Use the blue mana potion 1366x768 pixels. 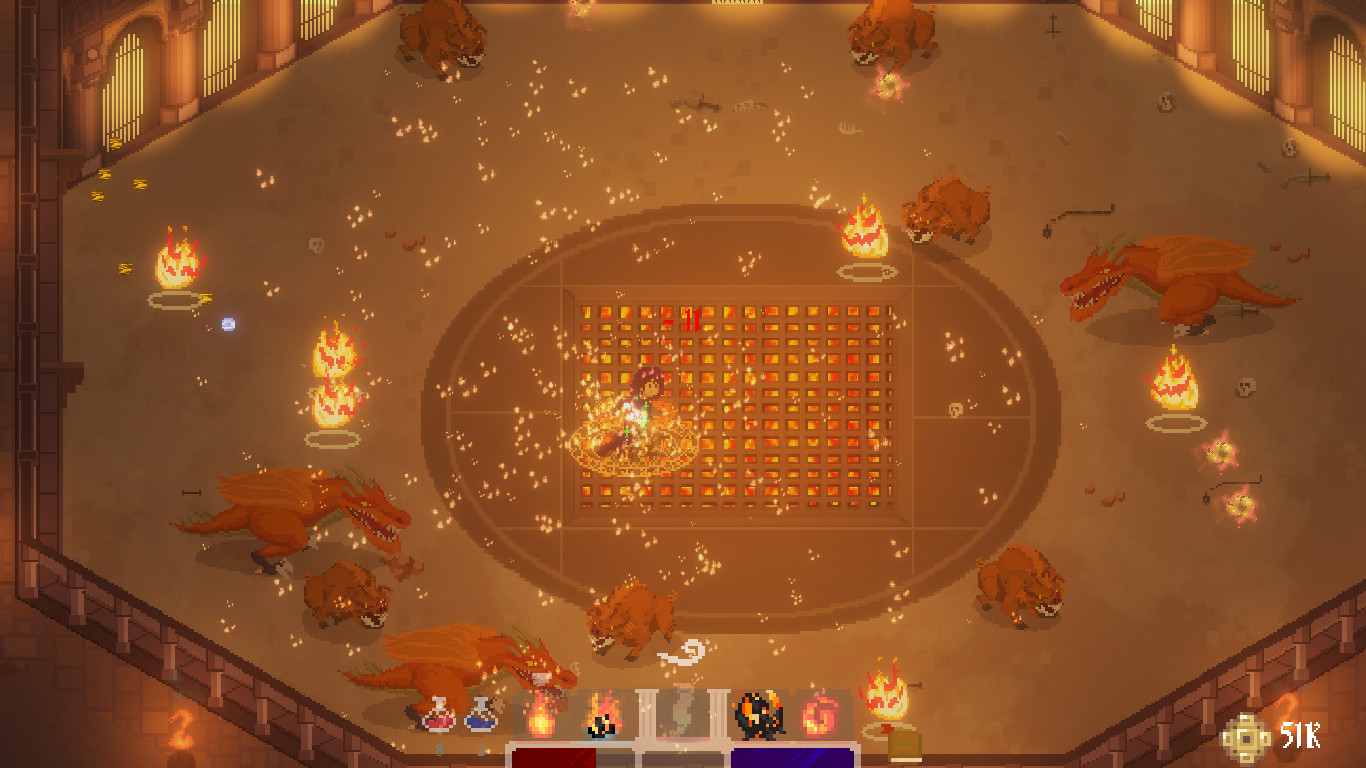[481, 716]
